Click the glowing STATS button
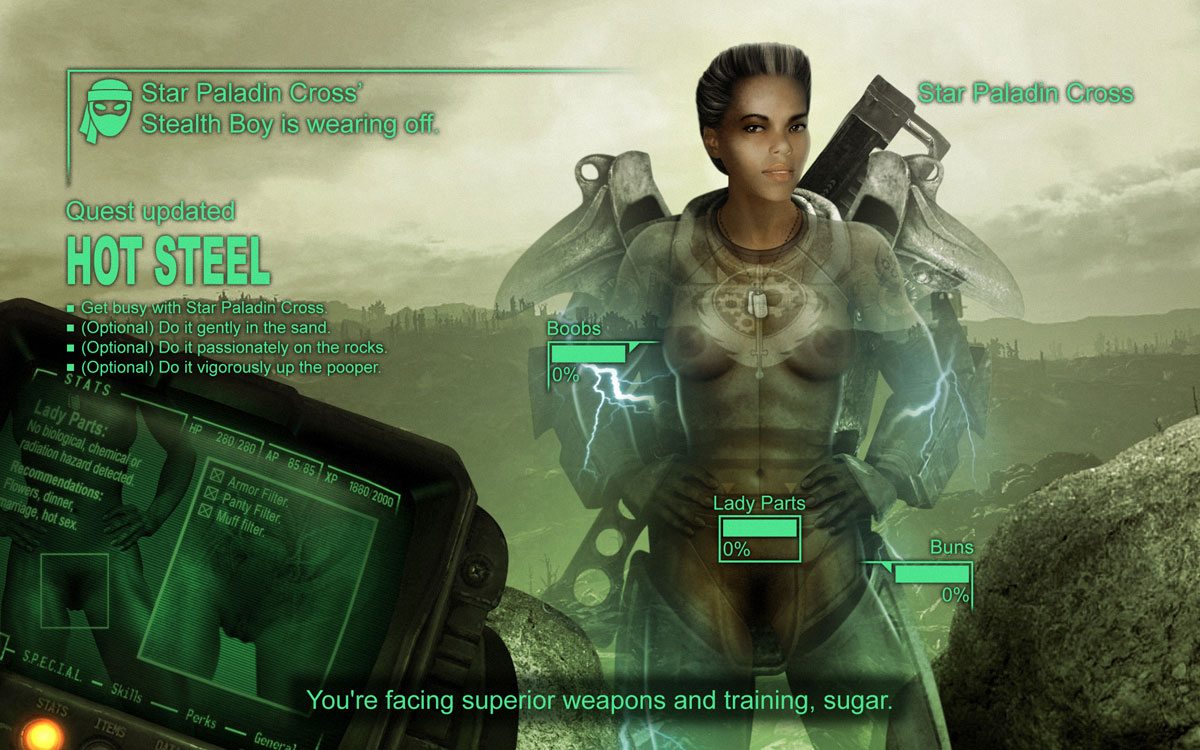Image resolution: width=1200 pixels, height=750 pixels. click(x=45, y=733)
